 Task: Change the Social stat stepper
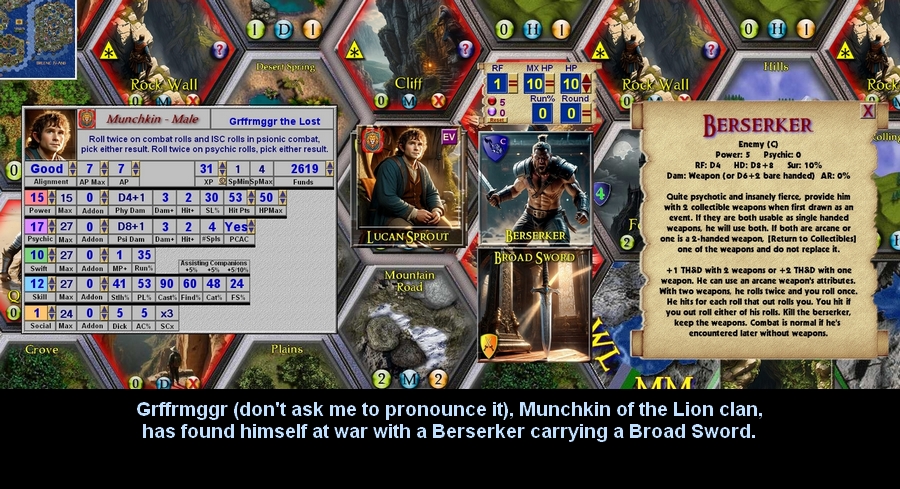pyautogui.click(x=53, y=313)
